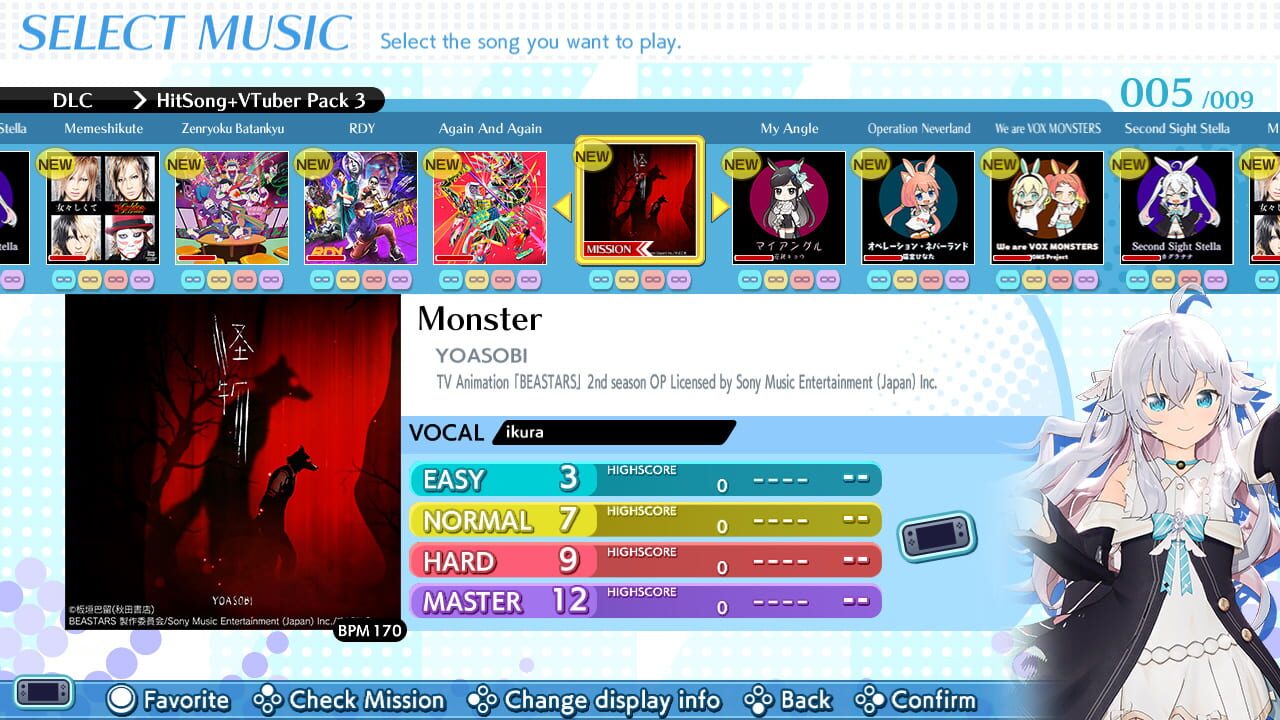Select the EASY 3 difficulty
This screenshot has width=1280, height=720.
[x=500, y=480]
